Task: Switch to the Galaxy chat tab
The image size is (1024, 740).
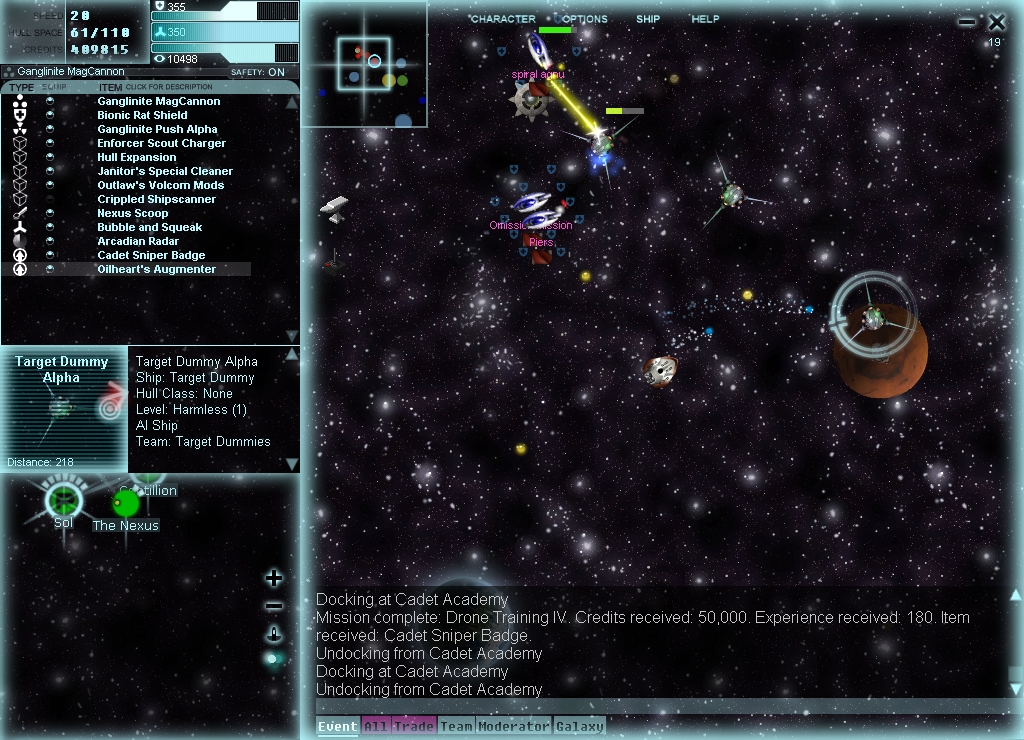Action: click(580, 727)
